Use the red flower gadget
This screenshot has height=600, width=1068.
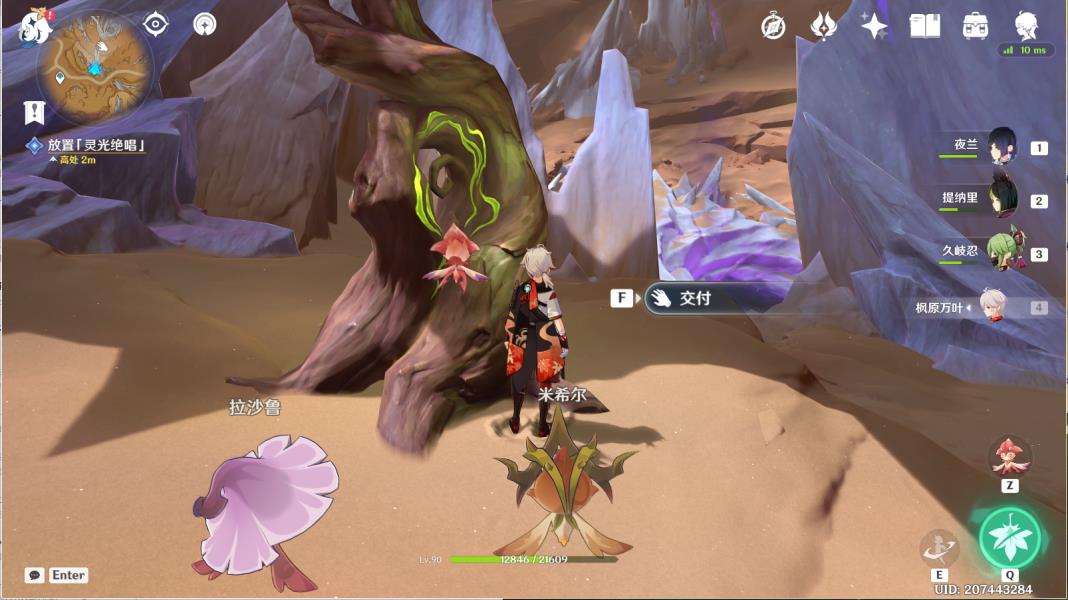pos(1009,457)
